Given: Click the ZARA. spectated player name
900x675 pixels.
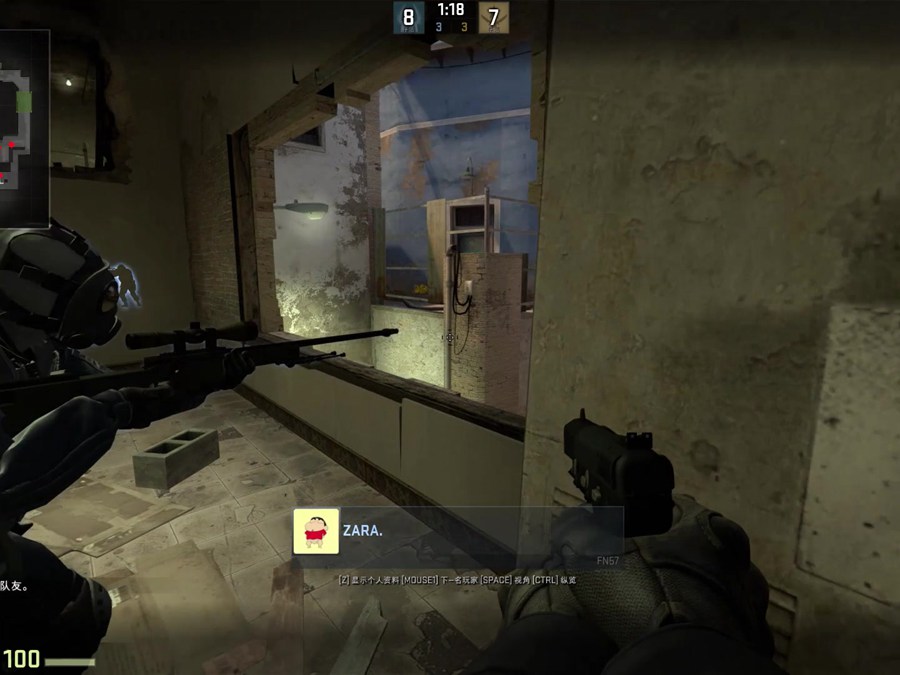Looking at the screenshot, I should 363,531.
